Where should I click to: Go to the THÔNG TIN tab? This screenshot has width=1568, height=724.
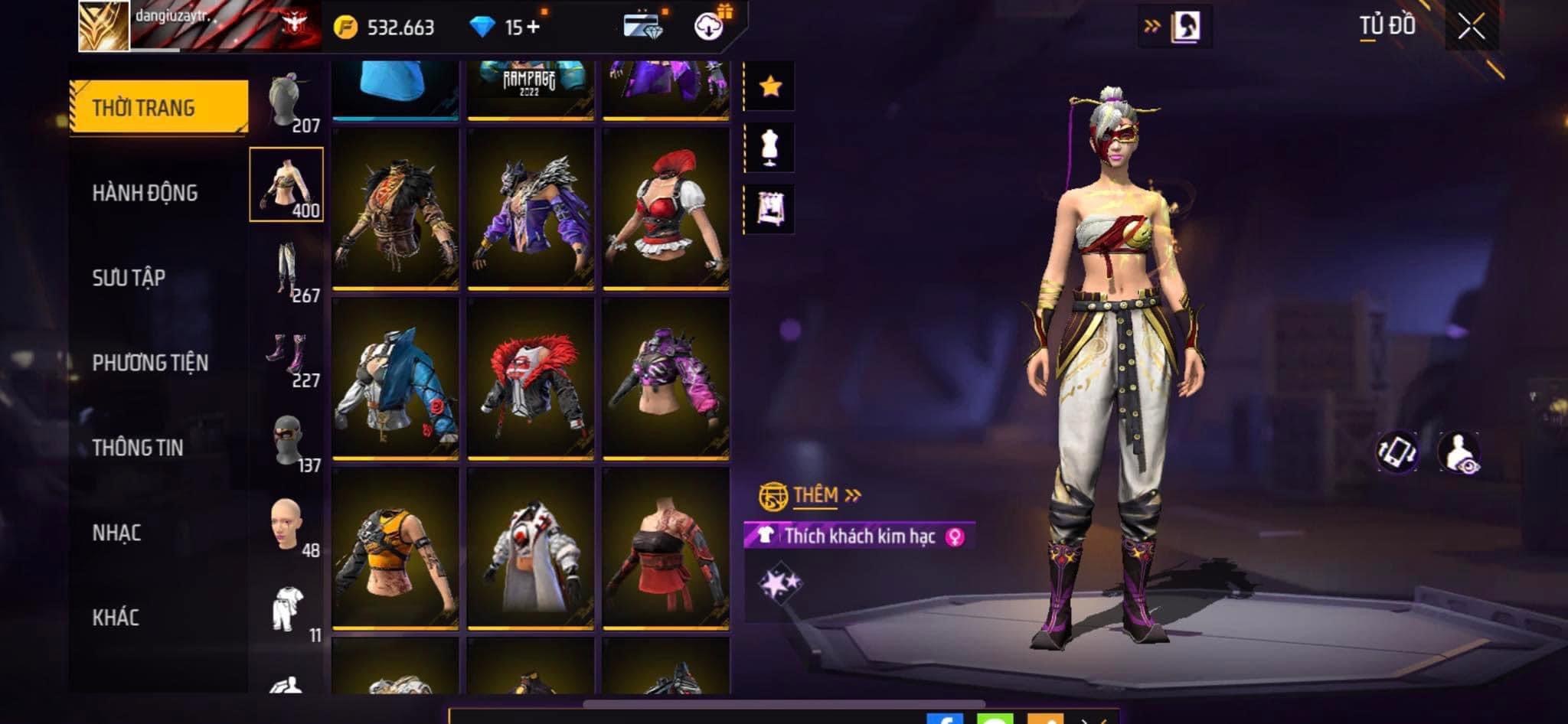coord(138,448)
